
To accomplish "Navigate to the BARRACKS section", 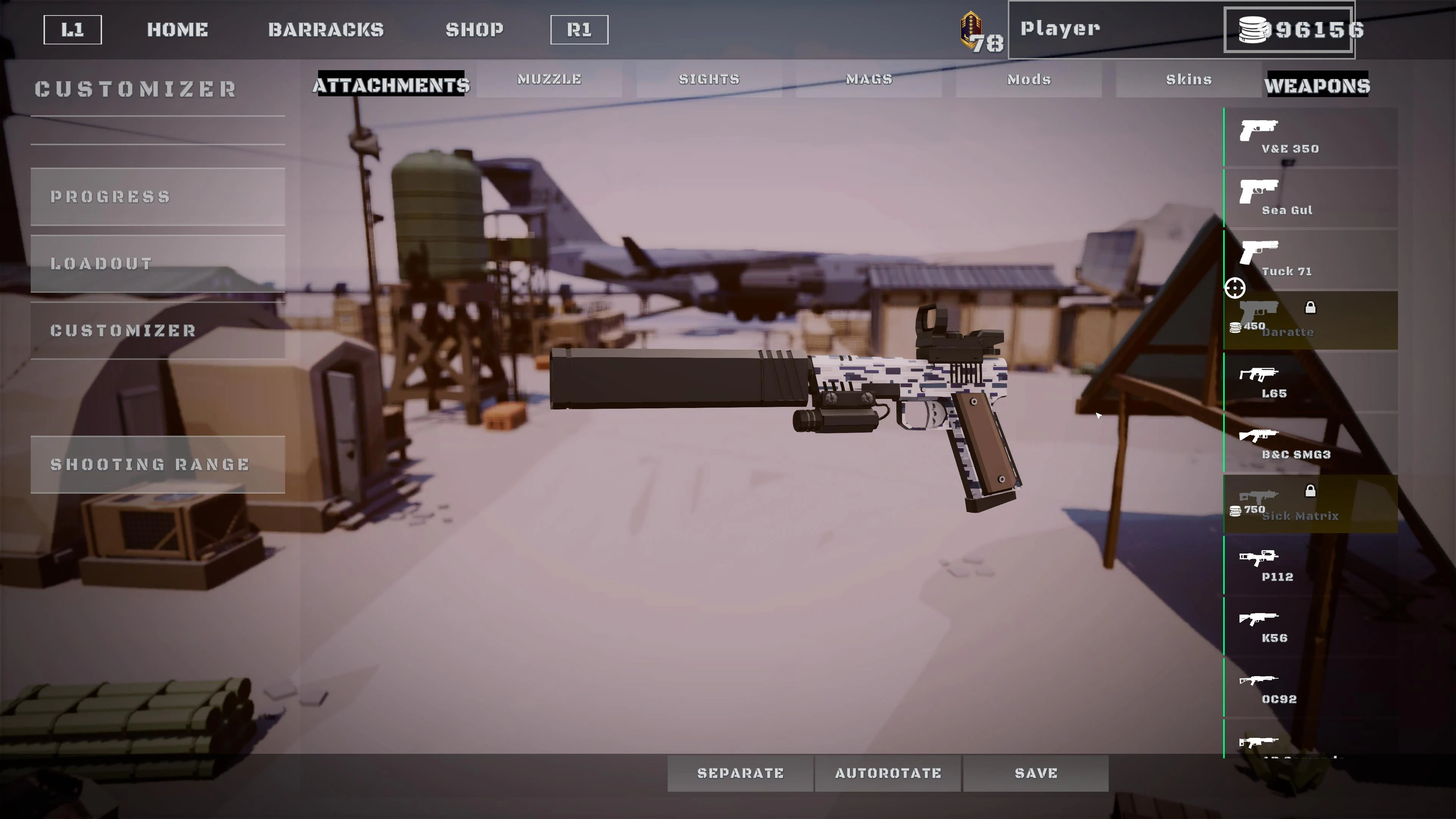I will click(327, 30).
